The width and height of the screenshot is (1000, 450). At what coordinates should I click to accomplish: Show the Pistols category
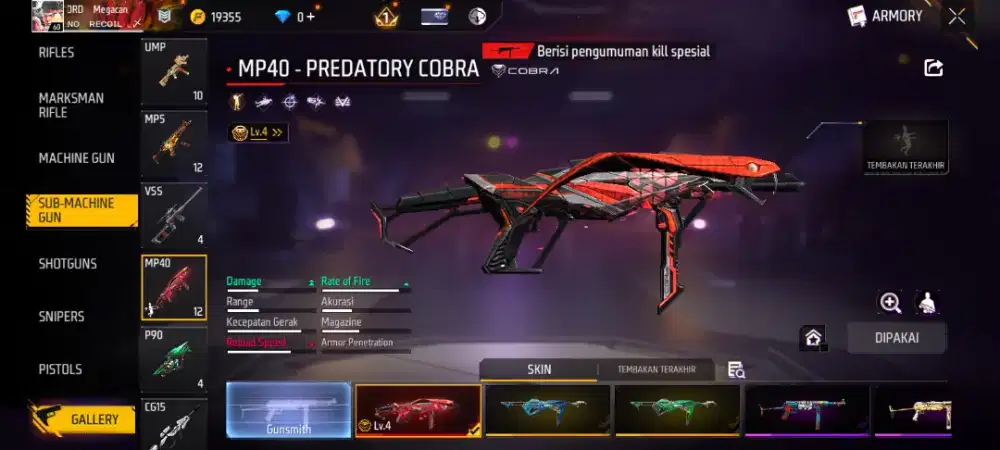click(60, 369)
